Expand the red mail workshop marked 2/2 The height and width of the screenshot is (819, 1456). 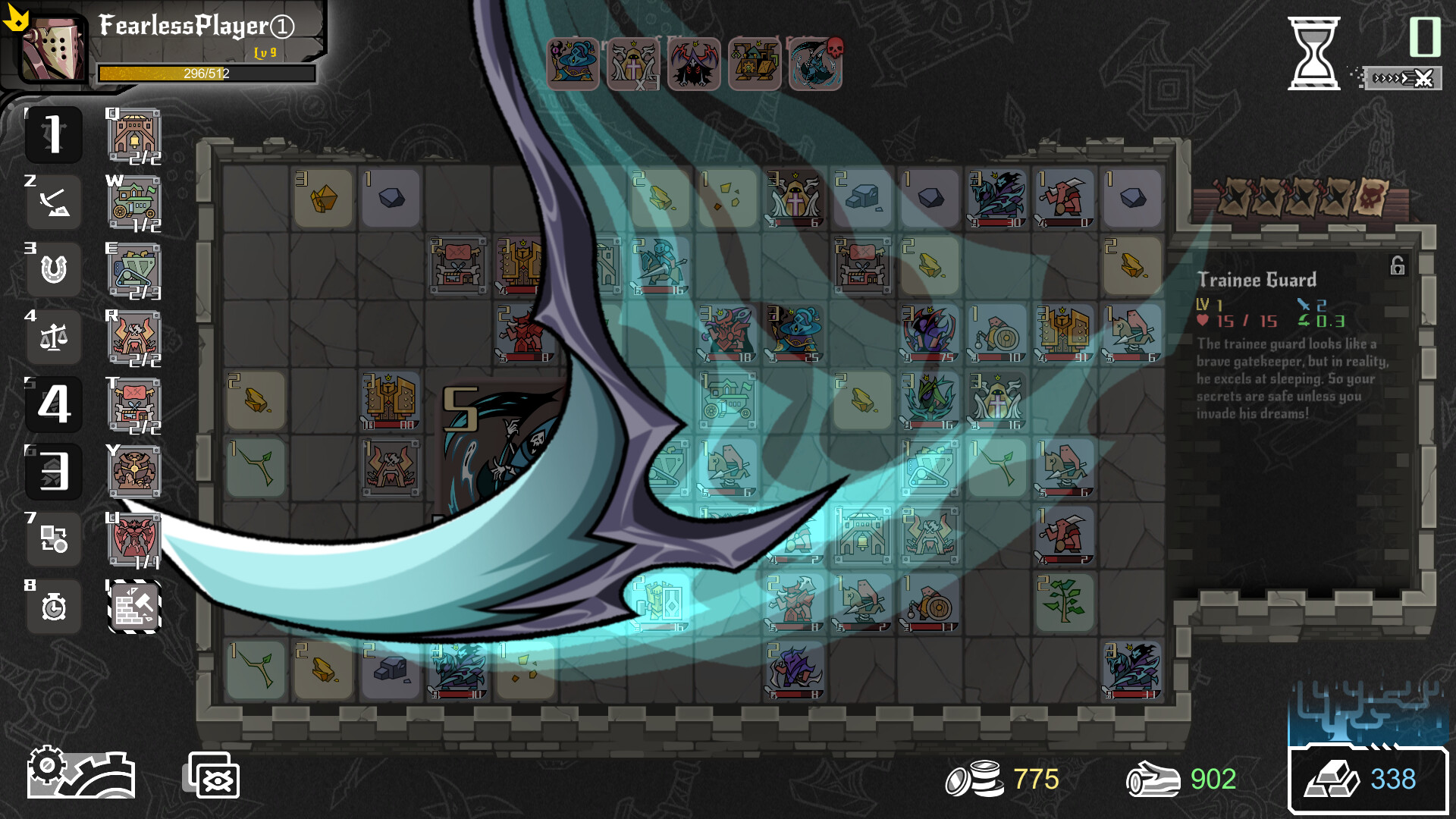pyautogui.click(x=133, y=405)
